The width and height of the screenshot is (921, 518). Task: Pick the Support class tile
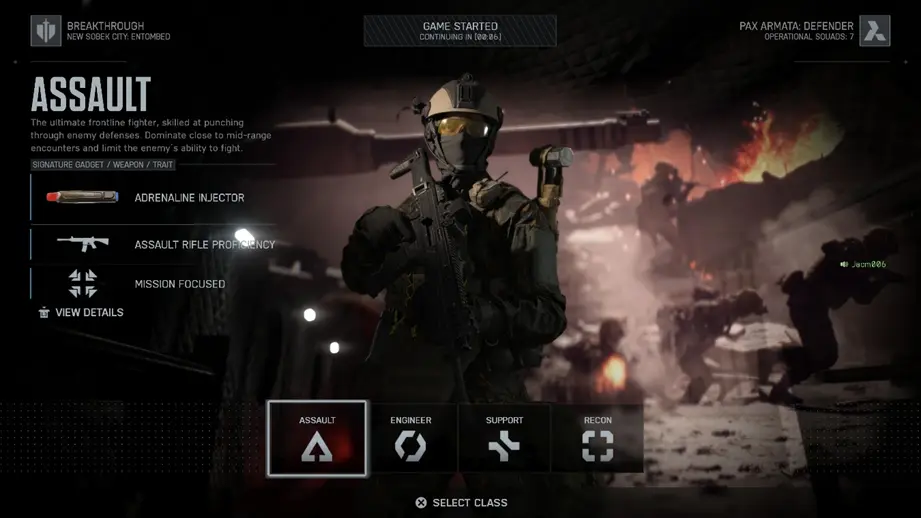click(x=504, y=438)
